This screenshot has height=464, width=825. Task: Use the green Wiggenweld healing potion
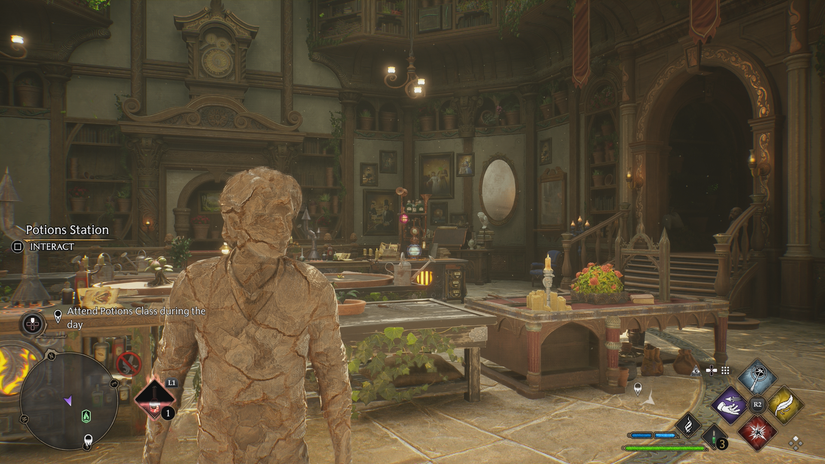pyautogui.click(x=714, y=435)
